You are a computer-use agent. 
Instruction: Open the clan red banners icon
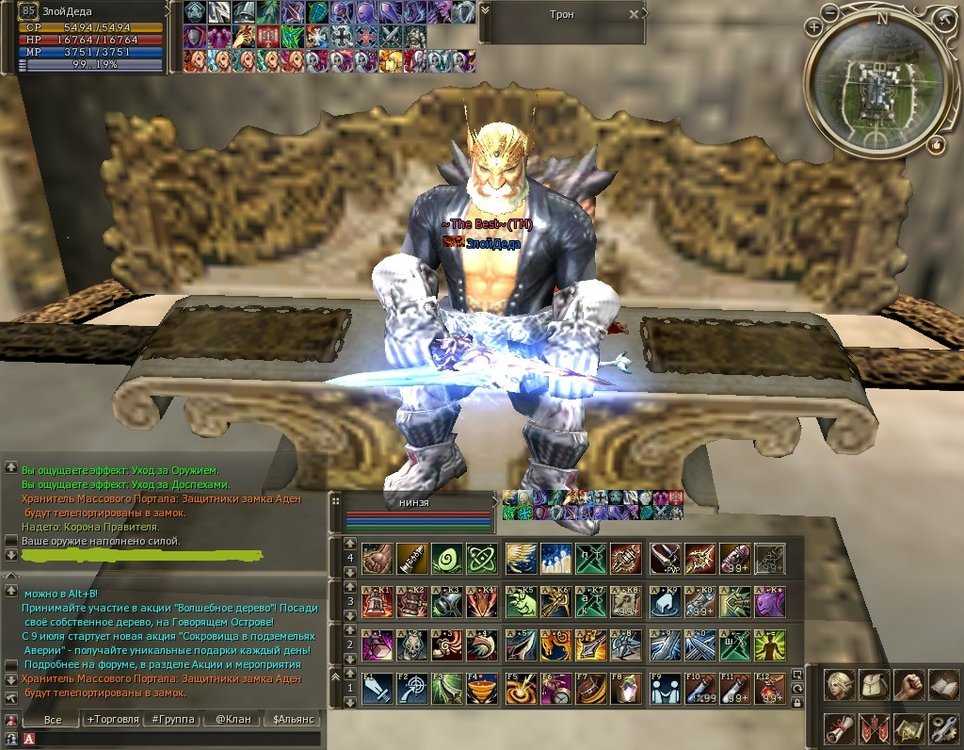(874, 729)
